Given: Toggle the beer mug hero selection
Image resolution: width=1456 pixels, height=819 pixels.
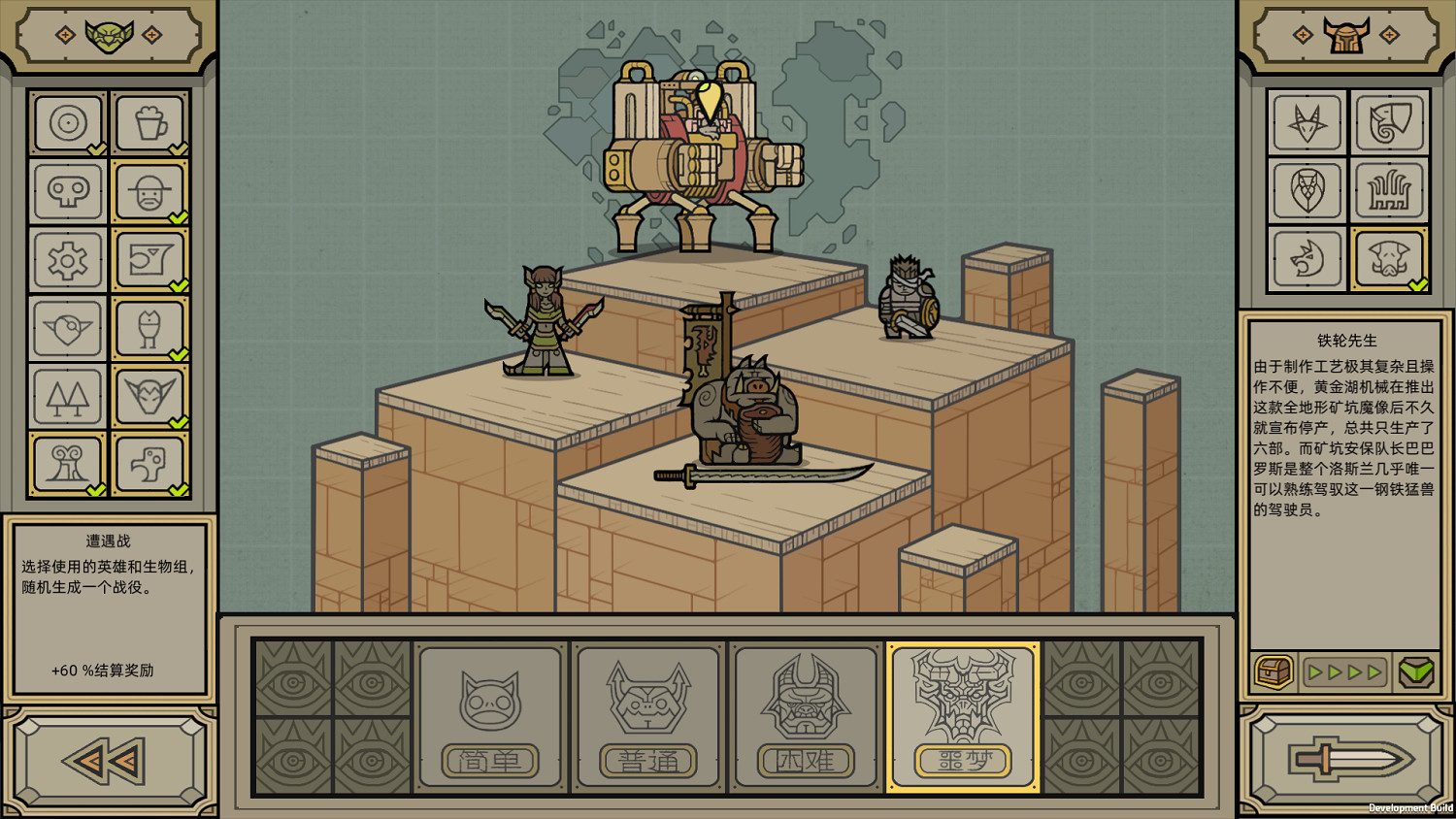Looking at the screenshot, I should pos(149,122).
